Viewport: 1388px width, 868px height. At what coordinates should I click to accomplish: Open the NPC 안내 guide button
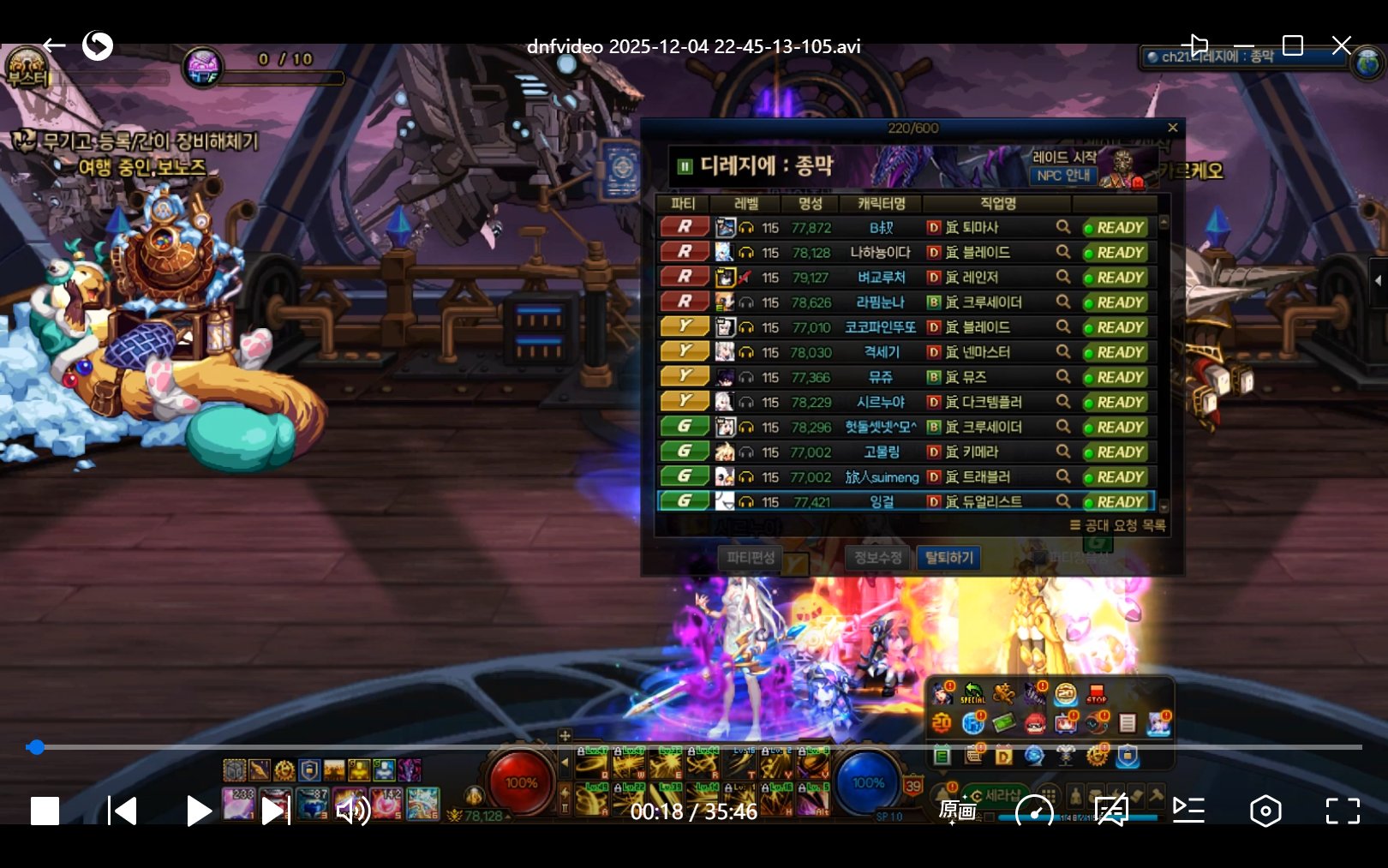(x=1062, y=176)
